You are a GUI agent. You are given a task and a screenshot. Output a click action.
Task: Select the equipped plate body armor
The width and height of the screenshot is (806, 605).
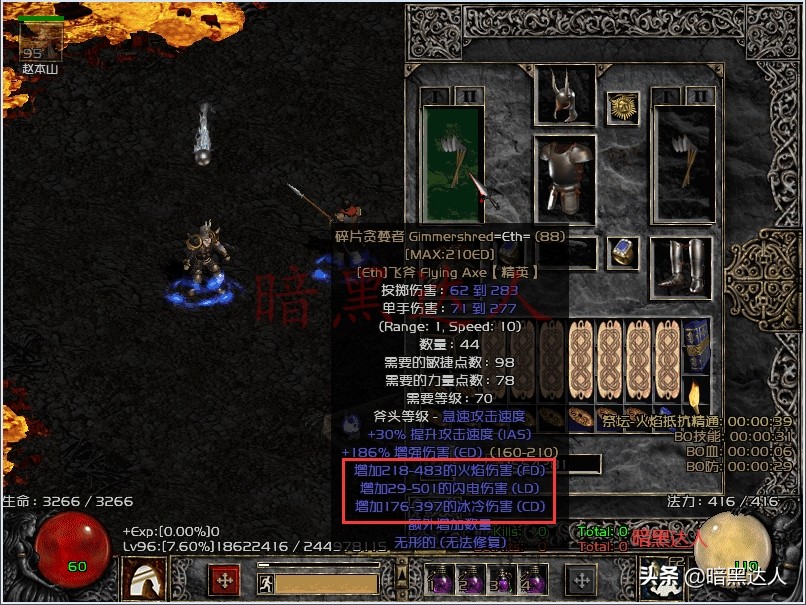tap(565, 177)
